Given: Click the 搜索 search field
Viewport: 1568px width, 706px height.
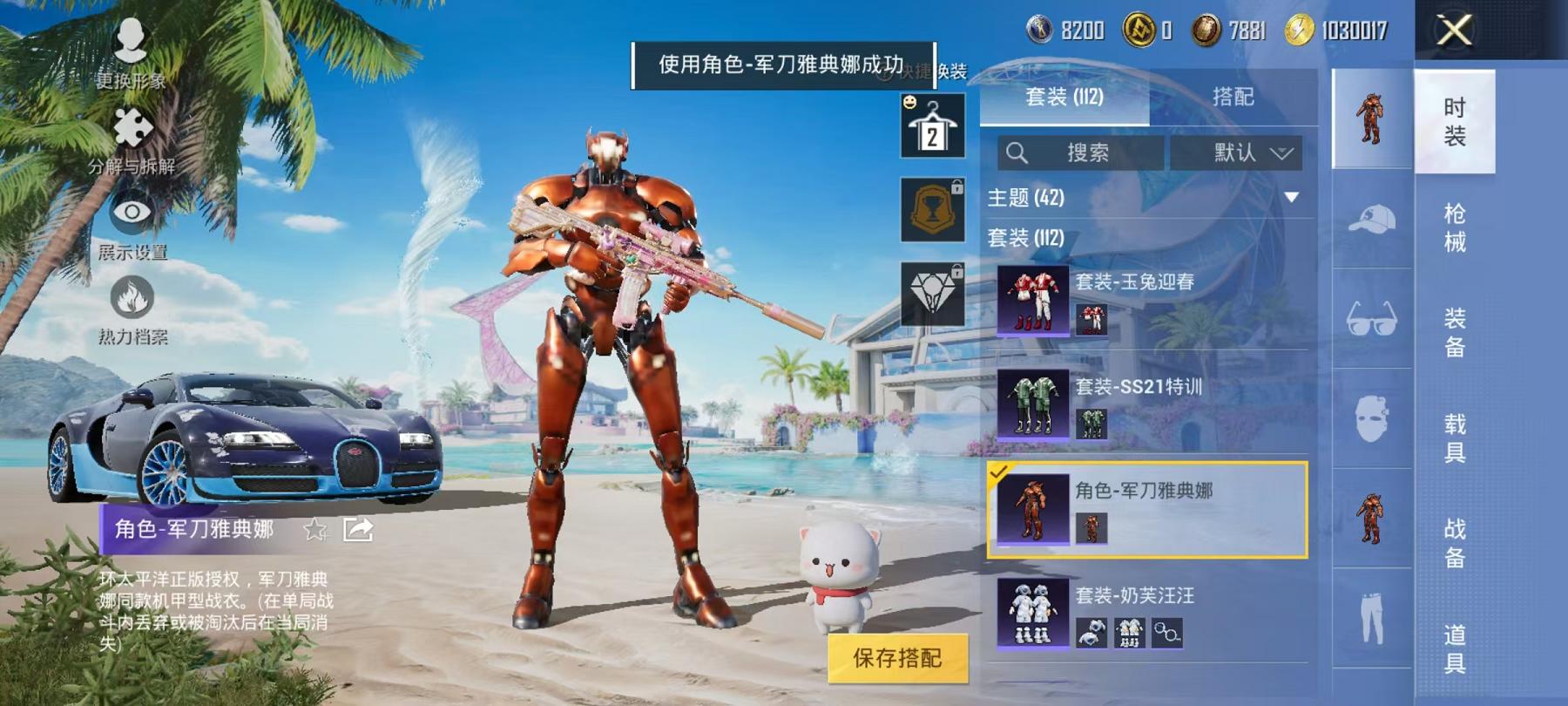Looking at the screenshot, I should (x=1080, y=153).
